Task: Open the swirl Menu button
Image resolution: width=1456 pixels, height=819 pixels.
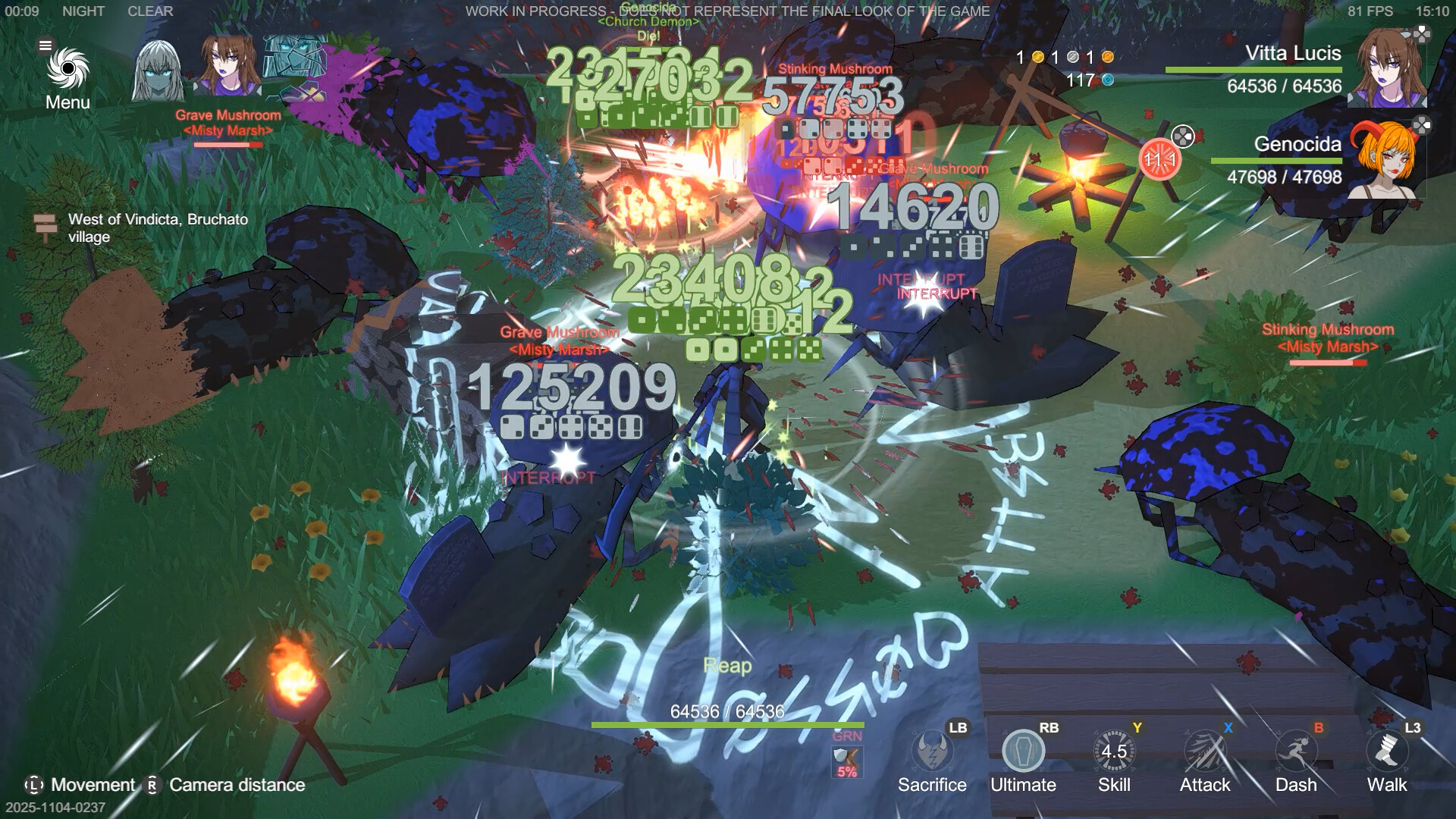Action: (x=67, y=71)
